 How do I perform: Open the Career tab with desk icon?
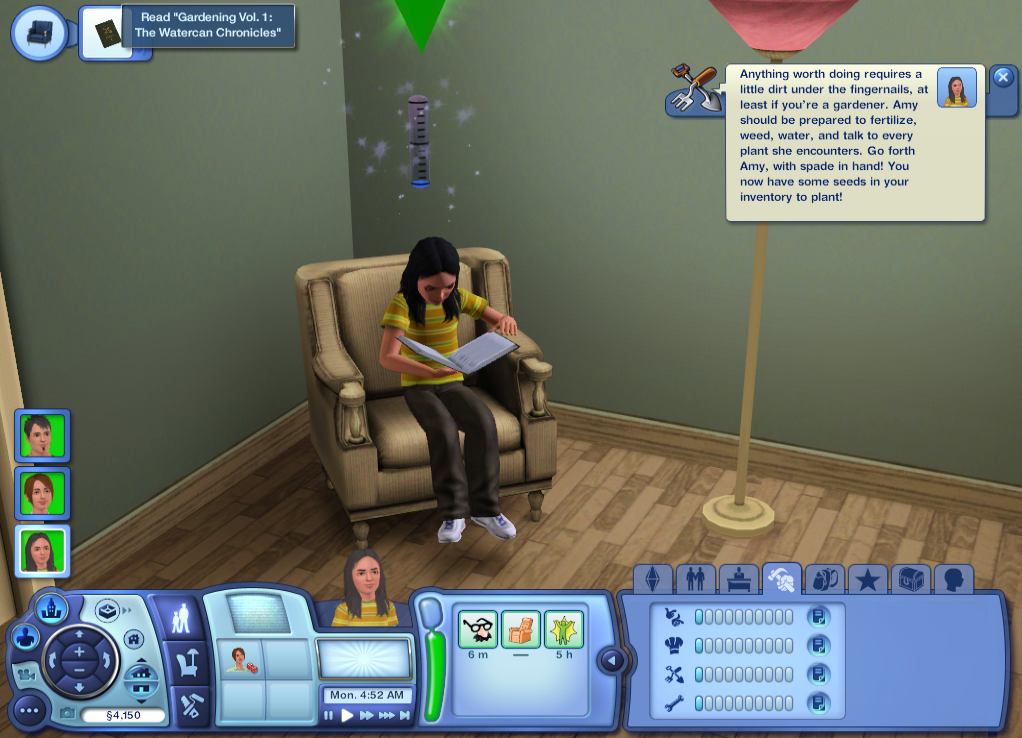pyautogui.click(x=738, y=579)
